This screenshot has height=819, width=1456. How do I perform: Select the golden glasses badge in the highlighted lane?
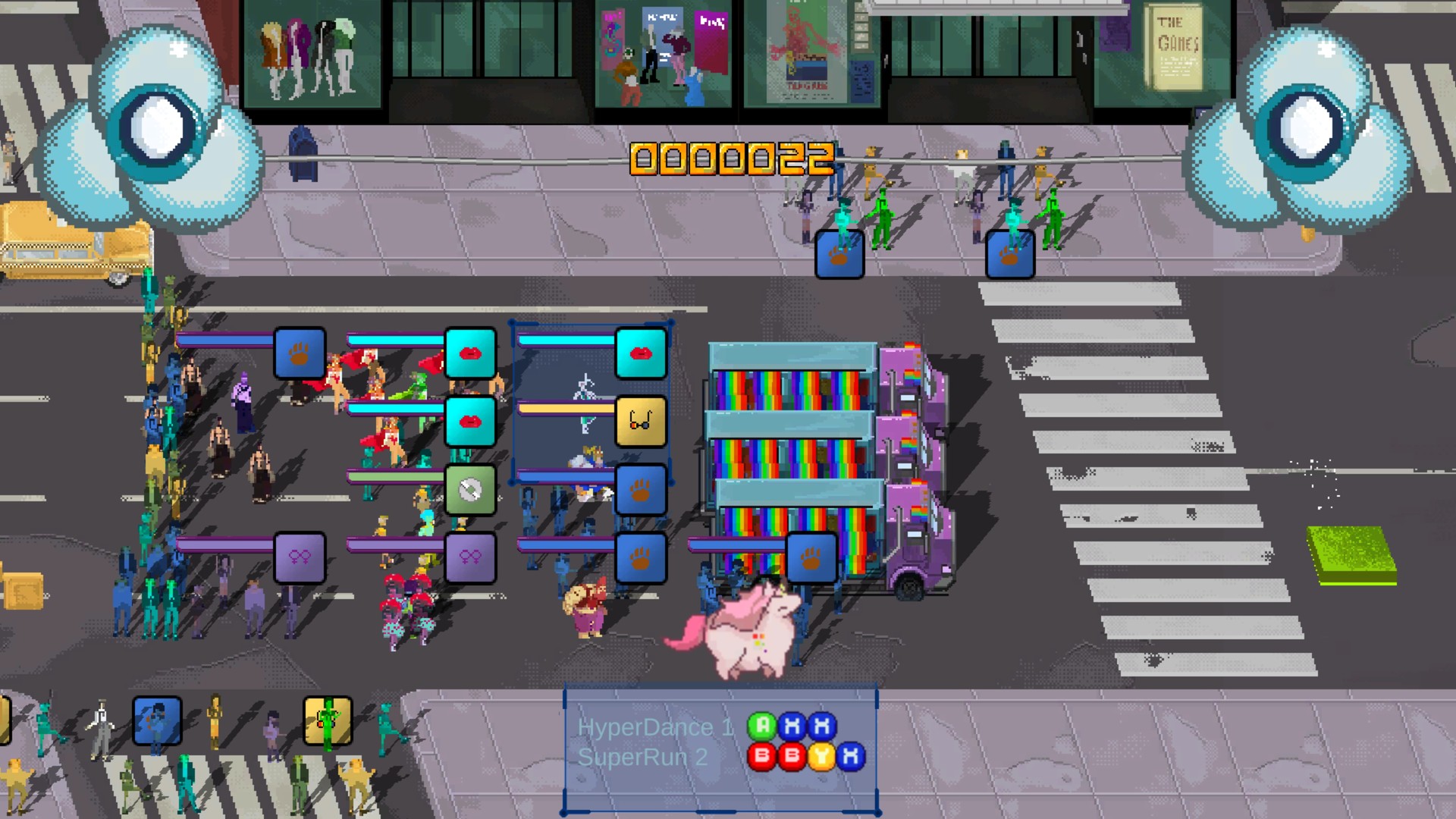(641, 421)
